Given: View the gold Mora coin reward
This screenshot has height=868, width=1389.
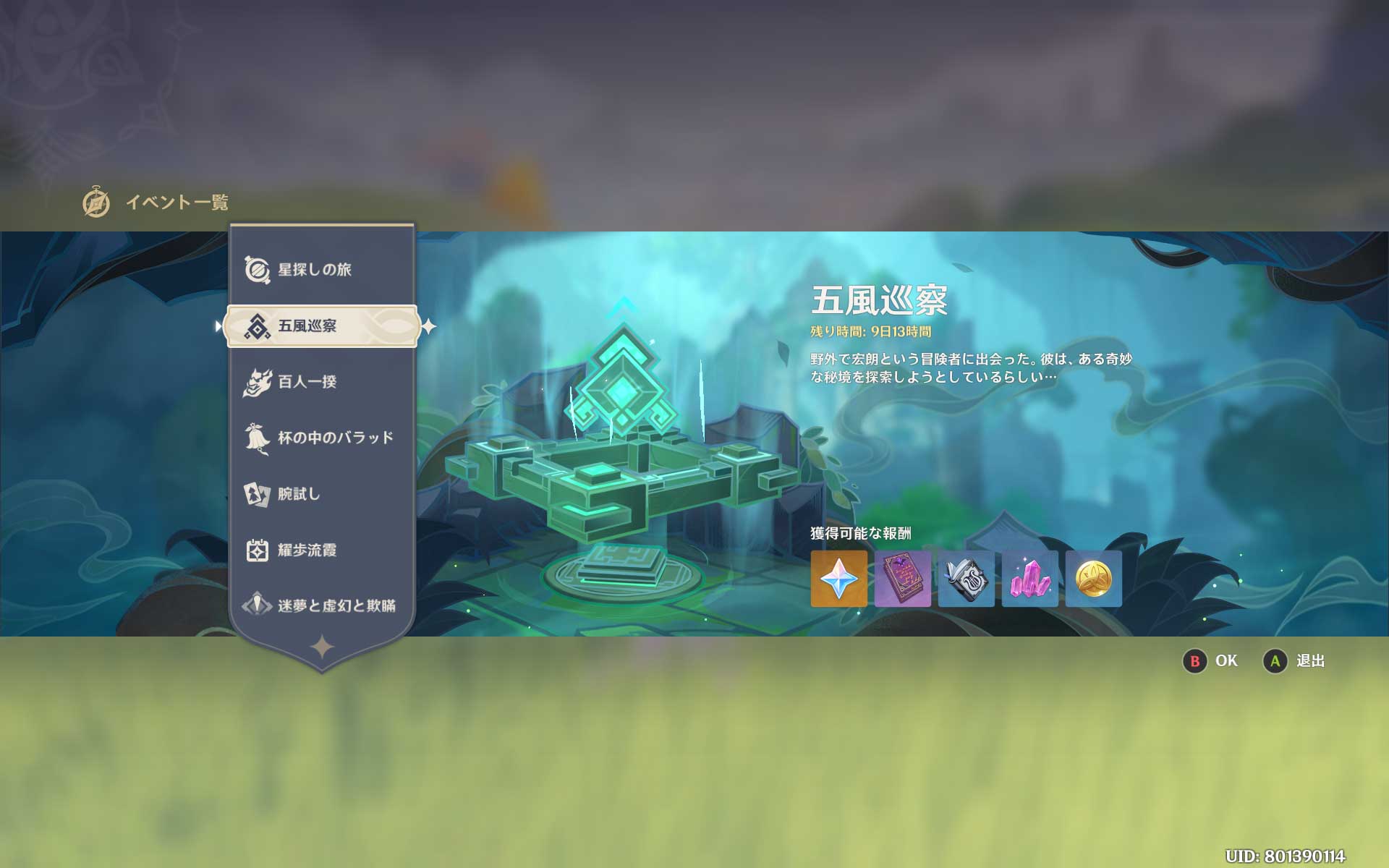Looking at the screenshot, I should click(x=1093, y=579).
